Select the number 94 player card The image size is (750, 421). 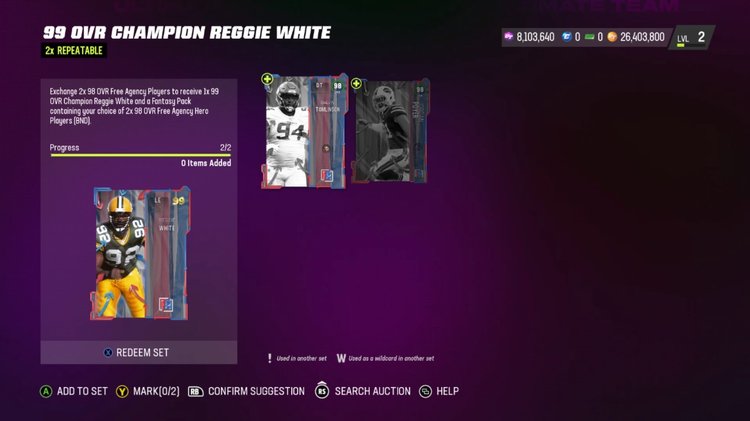(x=304, y=132)
